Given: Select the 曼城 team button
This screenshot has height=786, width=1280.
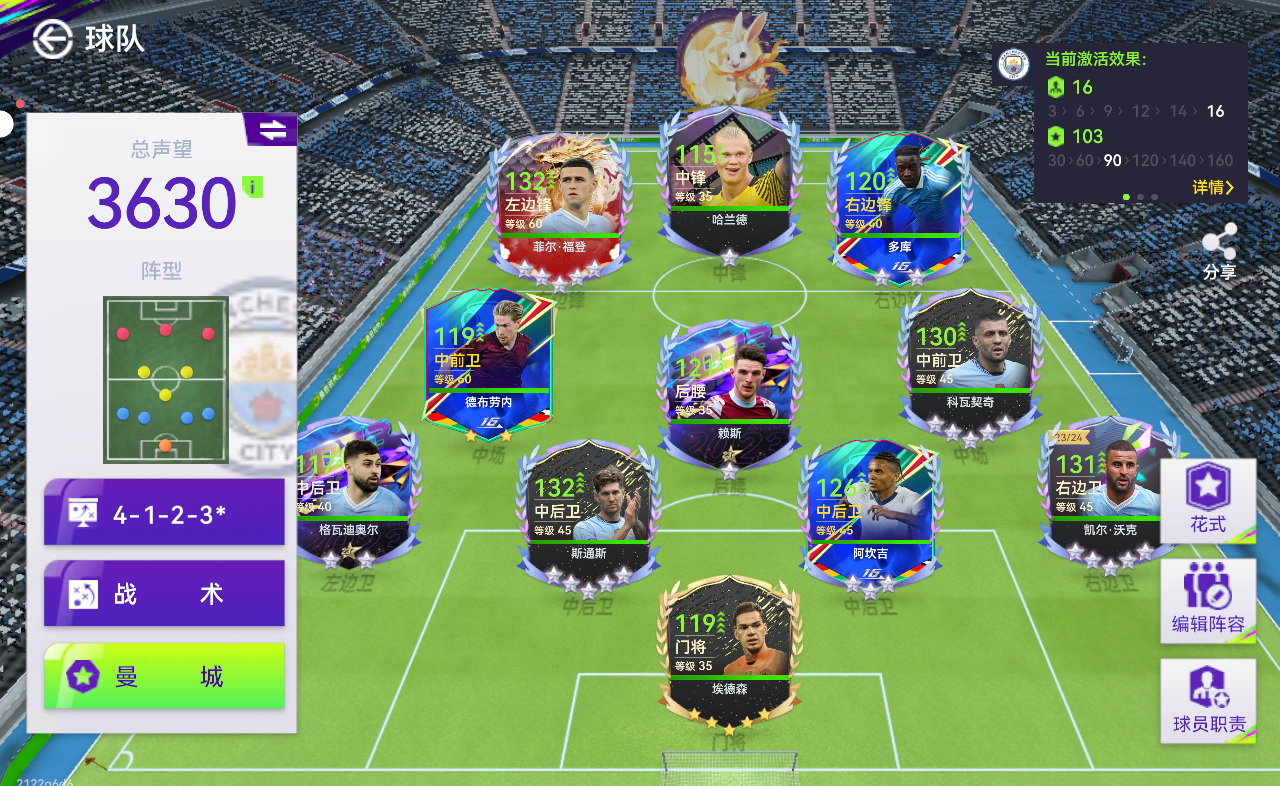Looking at the screenshot, I should coord(164,676).
